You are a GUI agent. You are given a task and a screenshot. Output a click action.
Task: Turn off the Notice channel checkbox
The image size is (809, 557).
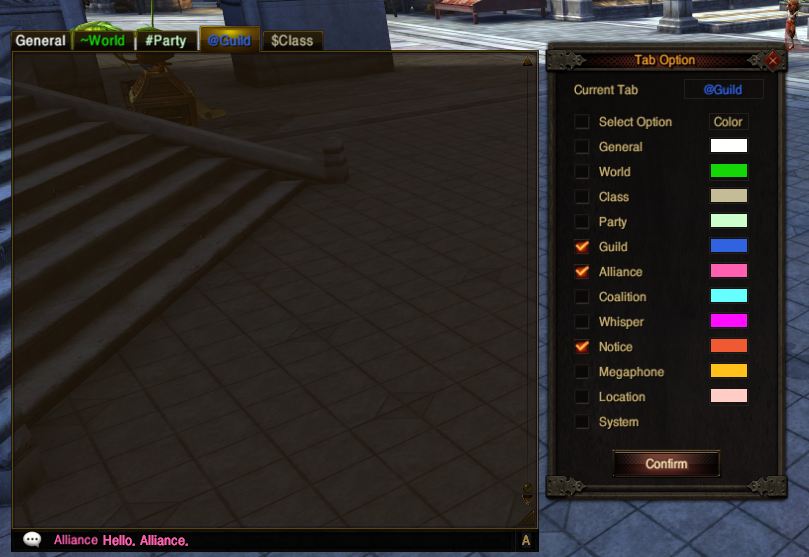click(582, 347)
